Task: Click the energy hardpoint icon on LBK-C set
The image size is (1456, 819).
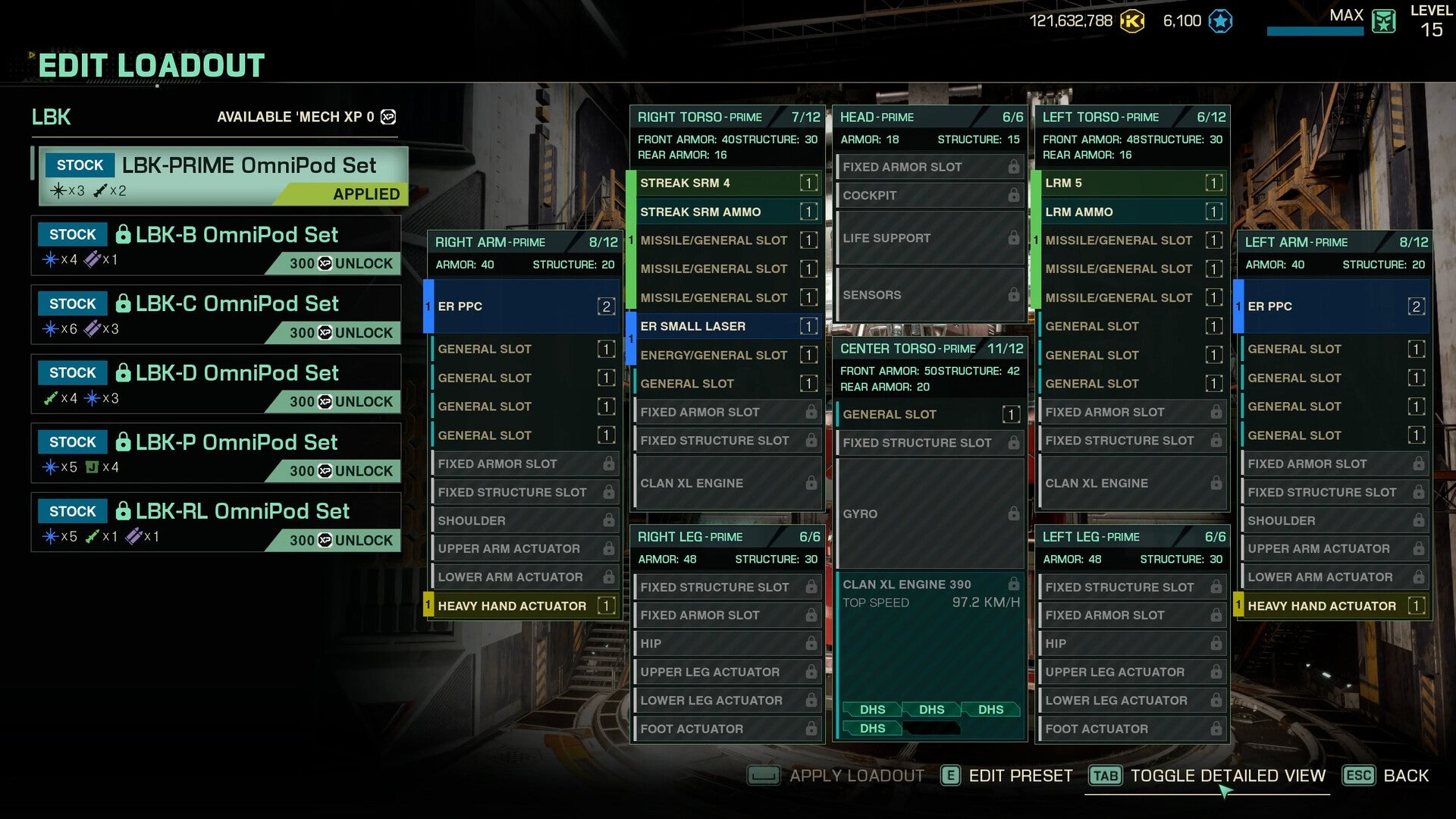Action: point(50,328)
